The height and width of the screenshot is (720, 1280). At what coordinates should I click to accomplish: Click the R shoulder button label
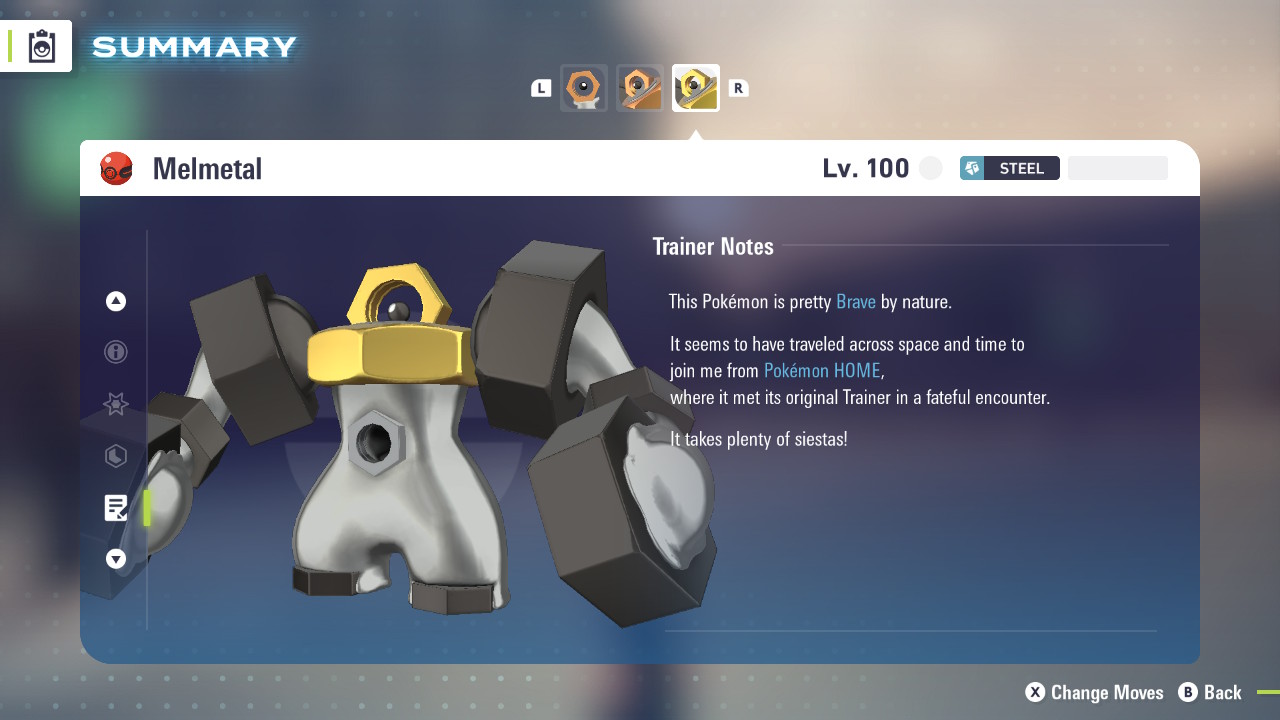click(x=738, y=88)
